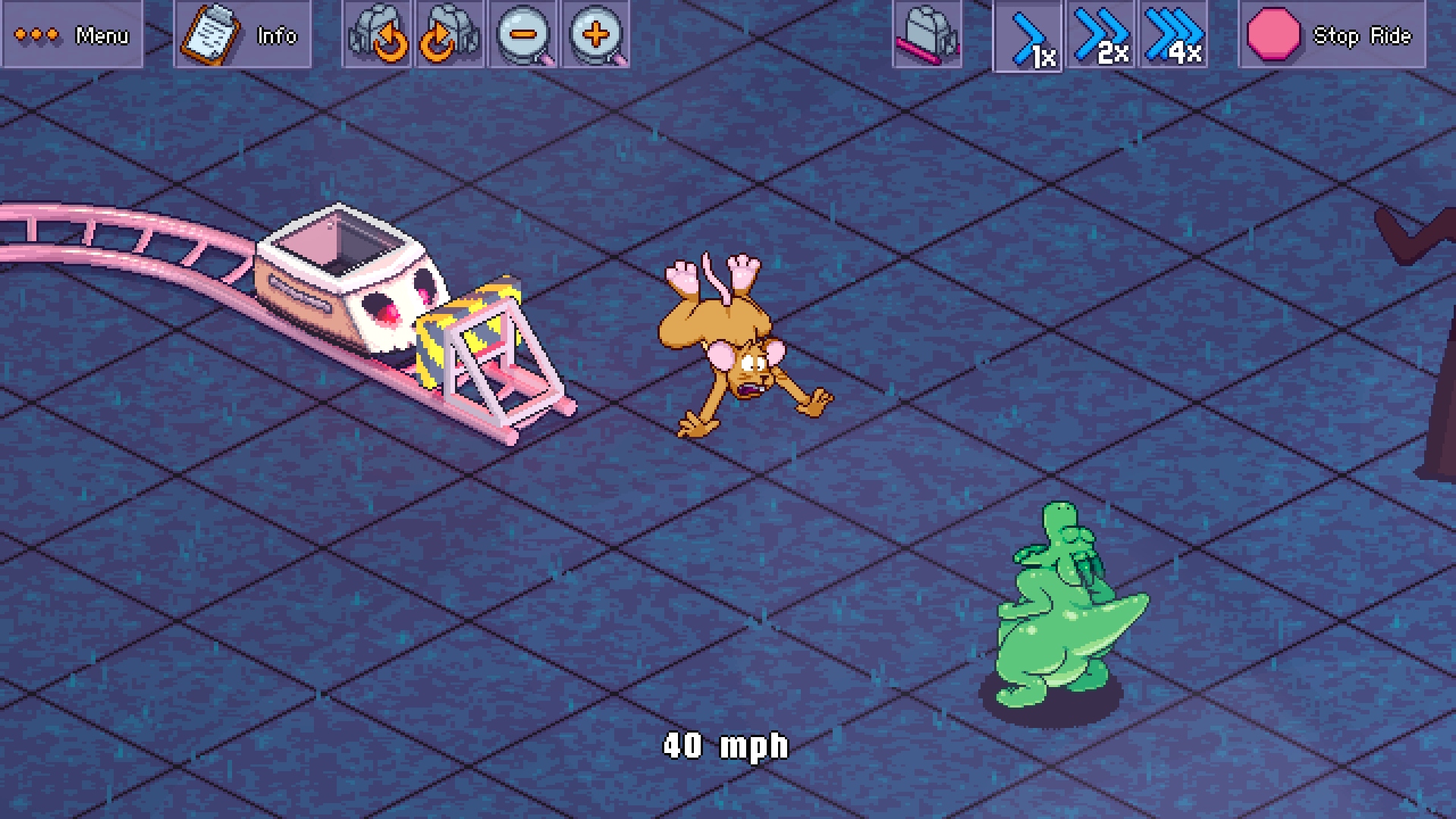Screen dimensions: 1456x819
Task: Toggle the ride camera view icon
Action: (x=927, y=35)
